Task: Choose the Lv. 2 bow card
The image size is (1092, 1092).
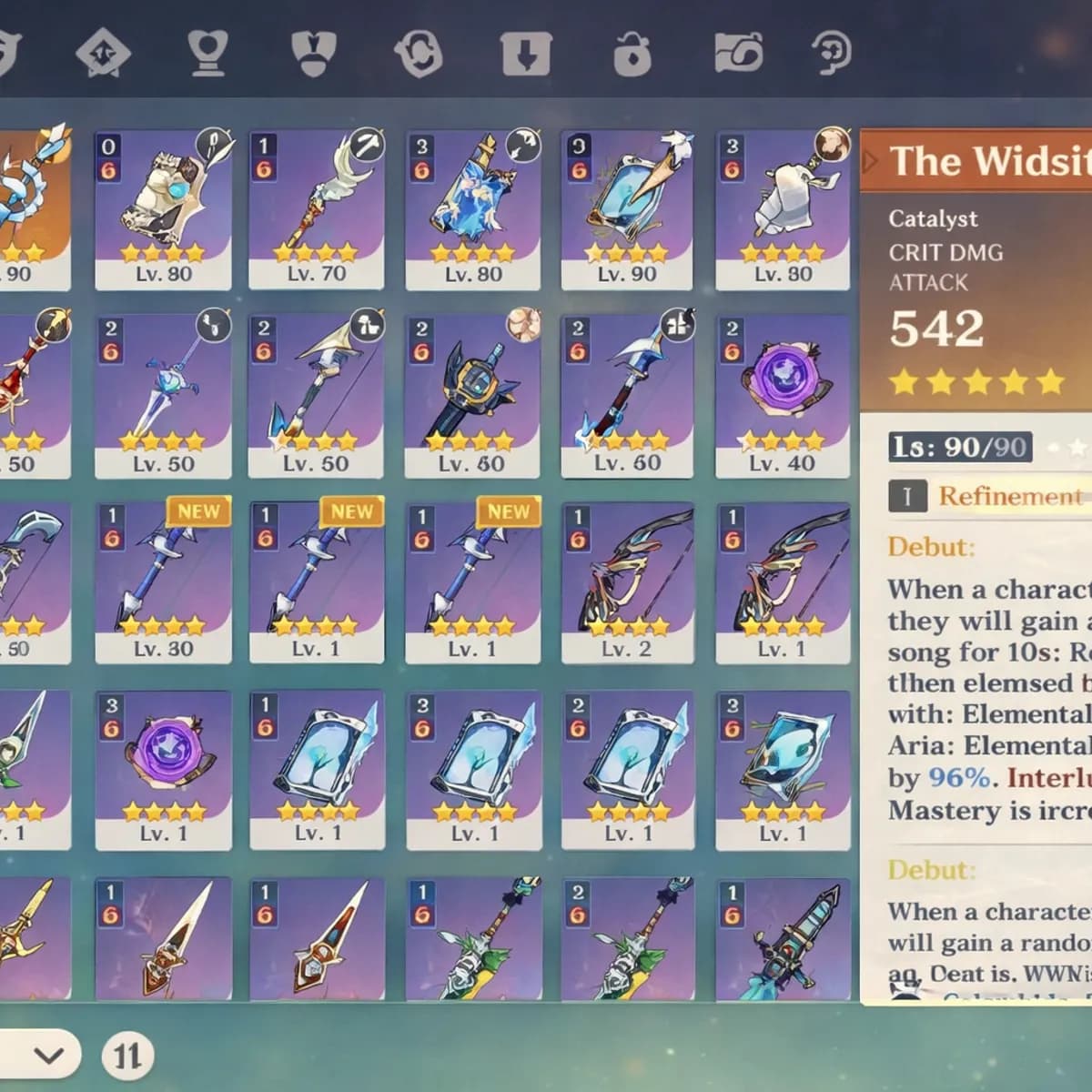Action: click(x=627, y=582)
